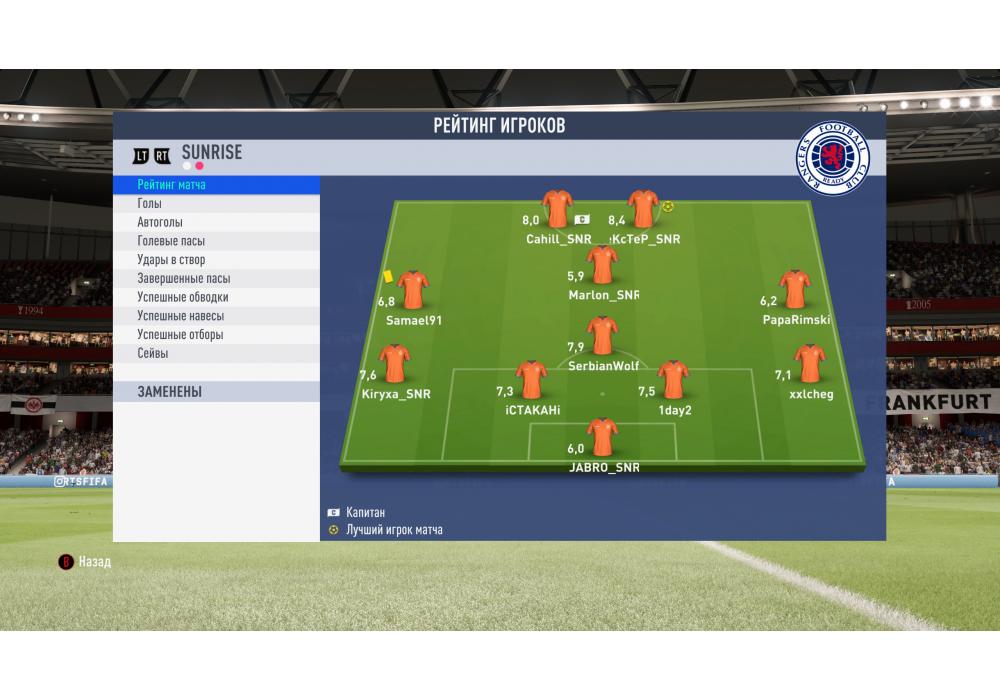The image size is (1000, 700).
Task: Open the Голы stats entry
Action: pos(216,204)
